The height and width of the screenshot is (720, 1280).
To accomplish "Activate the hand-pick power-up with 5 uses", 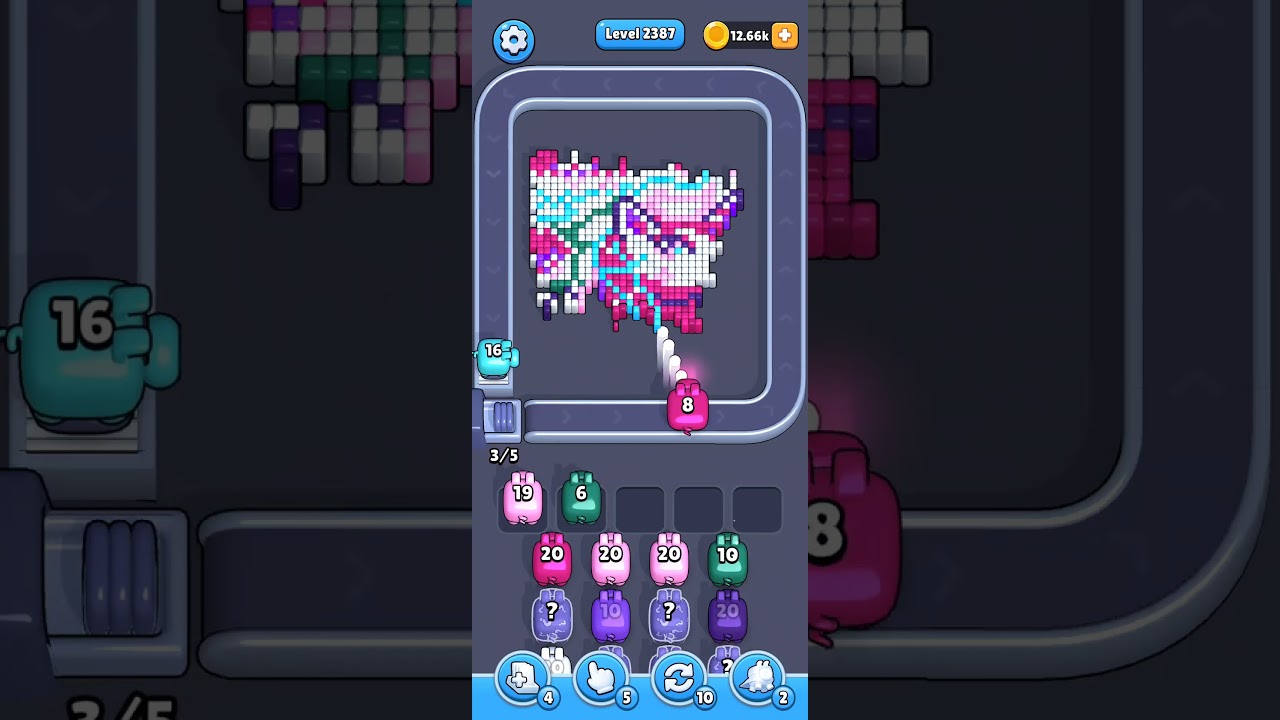I will tap(600, 678).
